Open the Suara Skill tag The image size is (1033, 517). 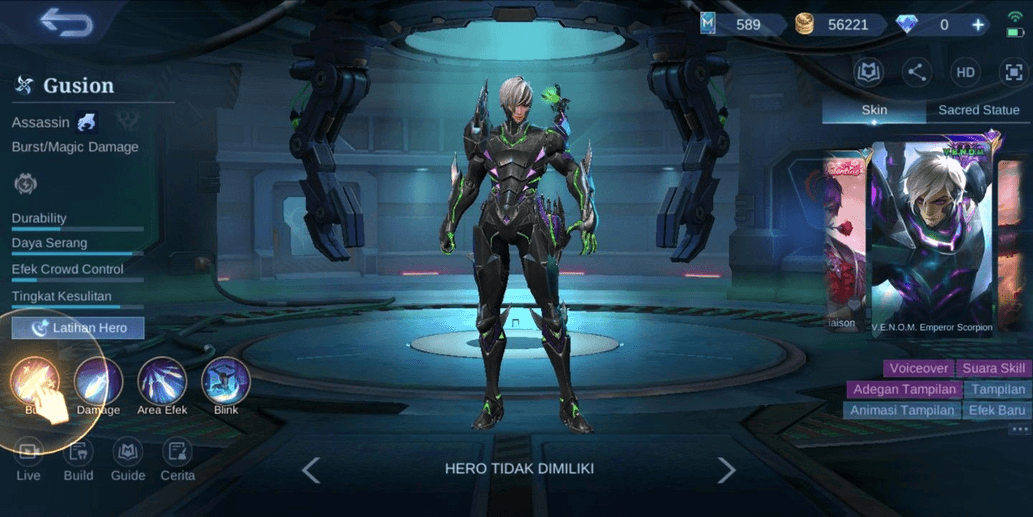click(994, 368)
